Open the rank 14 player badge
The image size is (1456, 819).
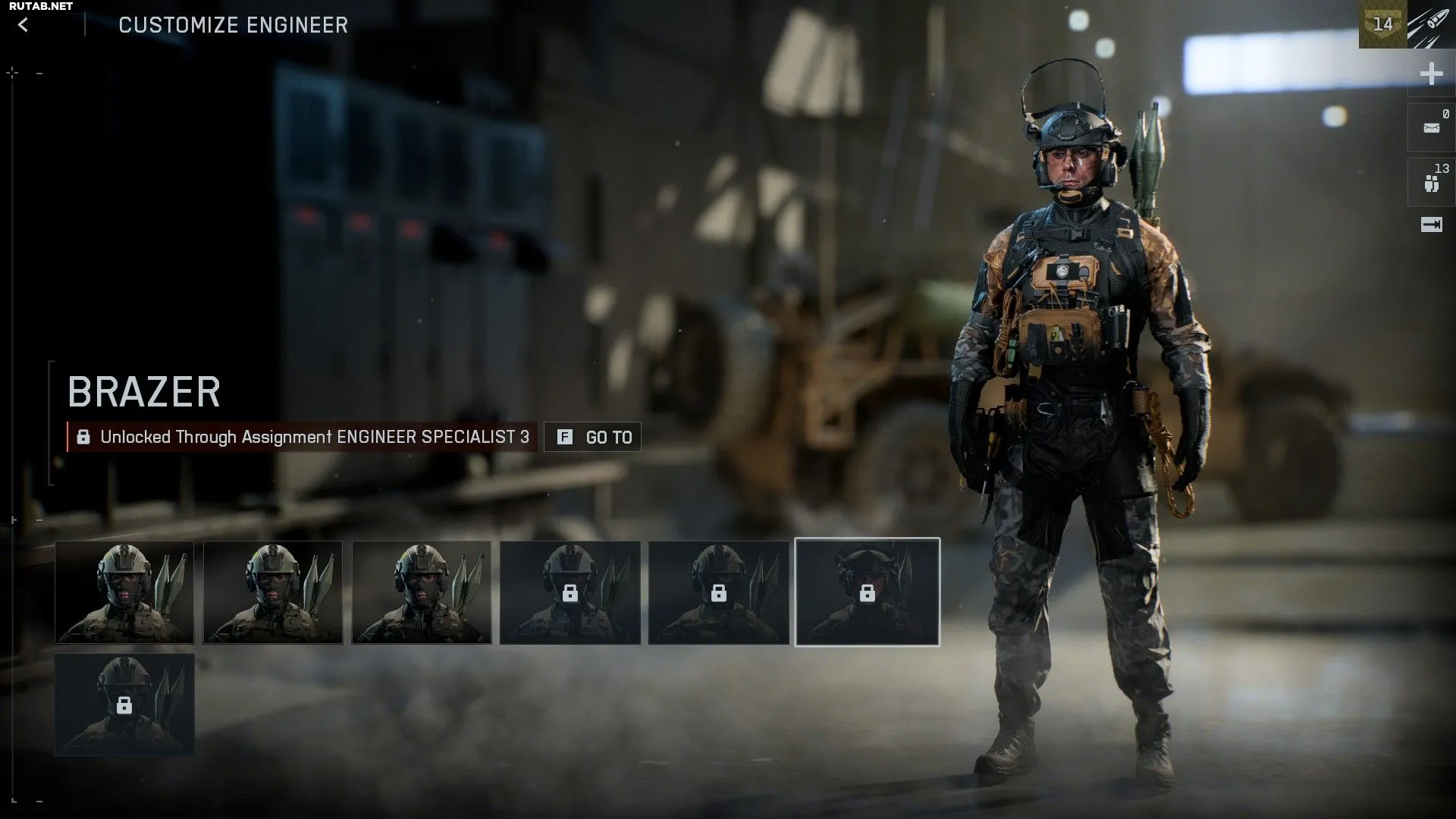(1382, 24)
